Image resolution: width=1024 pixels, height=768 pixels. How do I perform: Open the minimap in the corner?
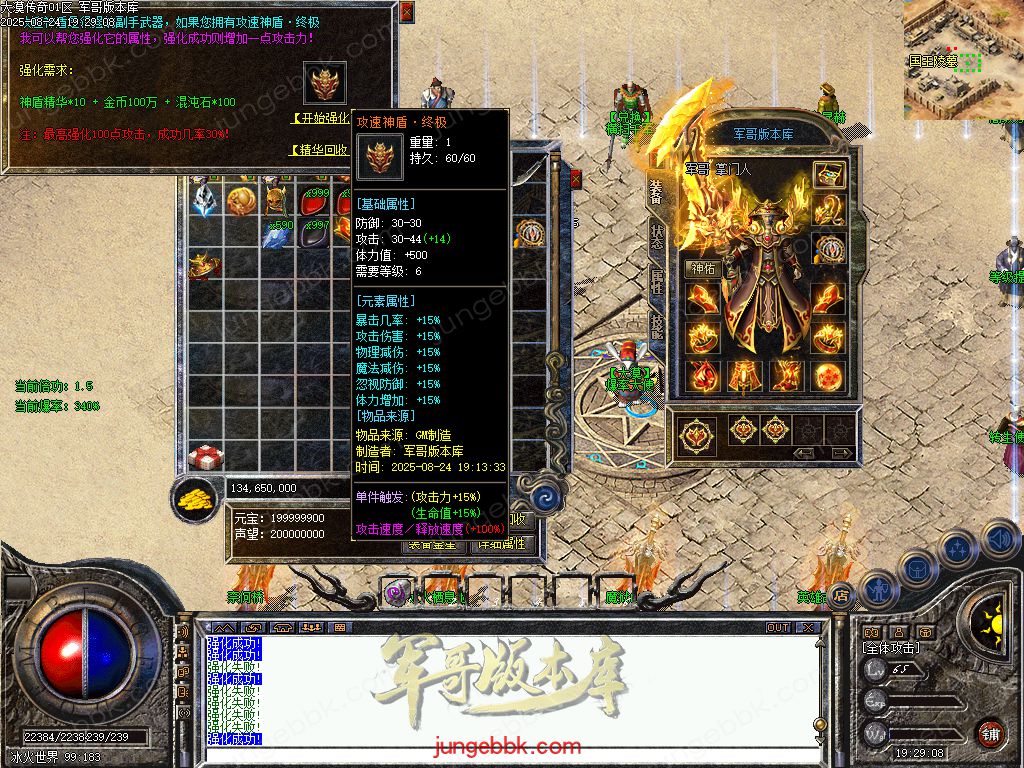[x=963, y=60]
